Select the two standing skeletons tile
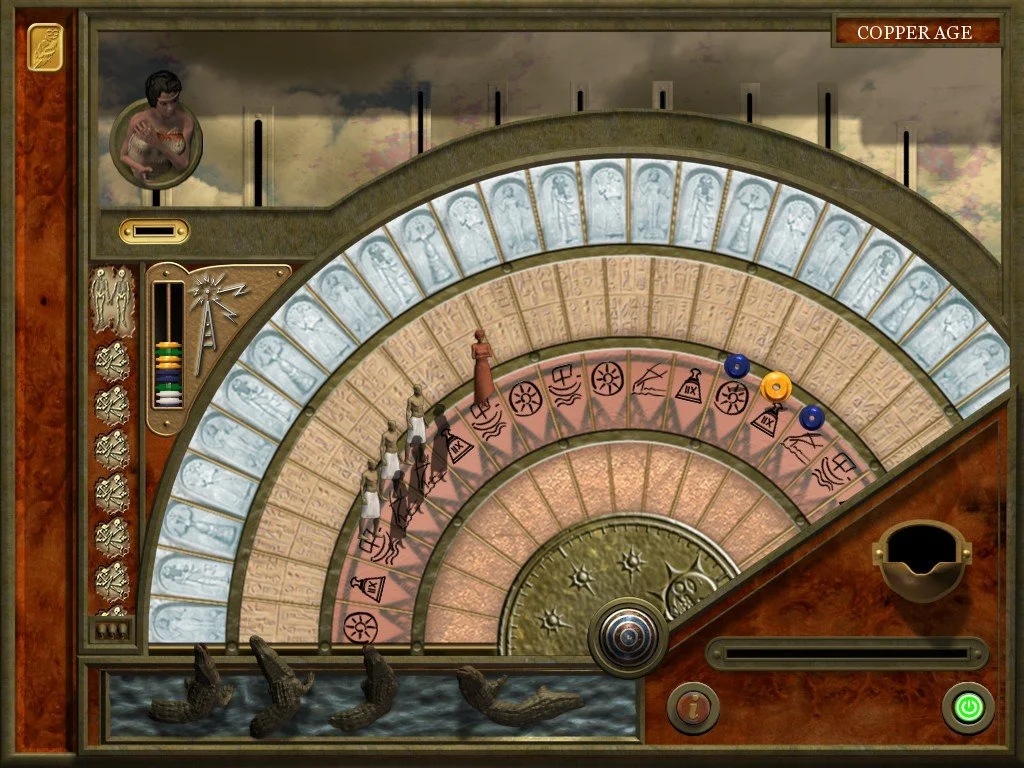 (x=111, y=298)
